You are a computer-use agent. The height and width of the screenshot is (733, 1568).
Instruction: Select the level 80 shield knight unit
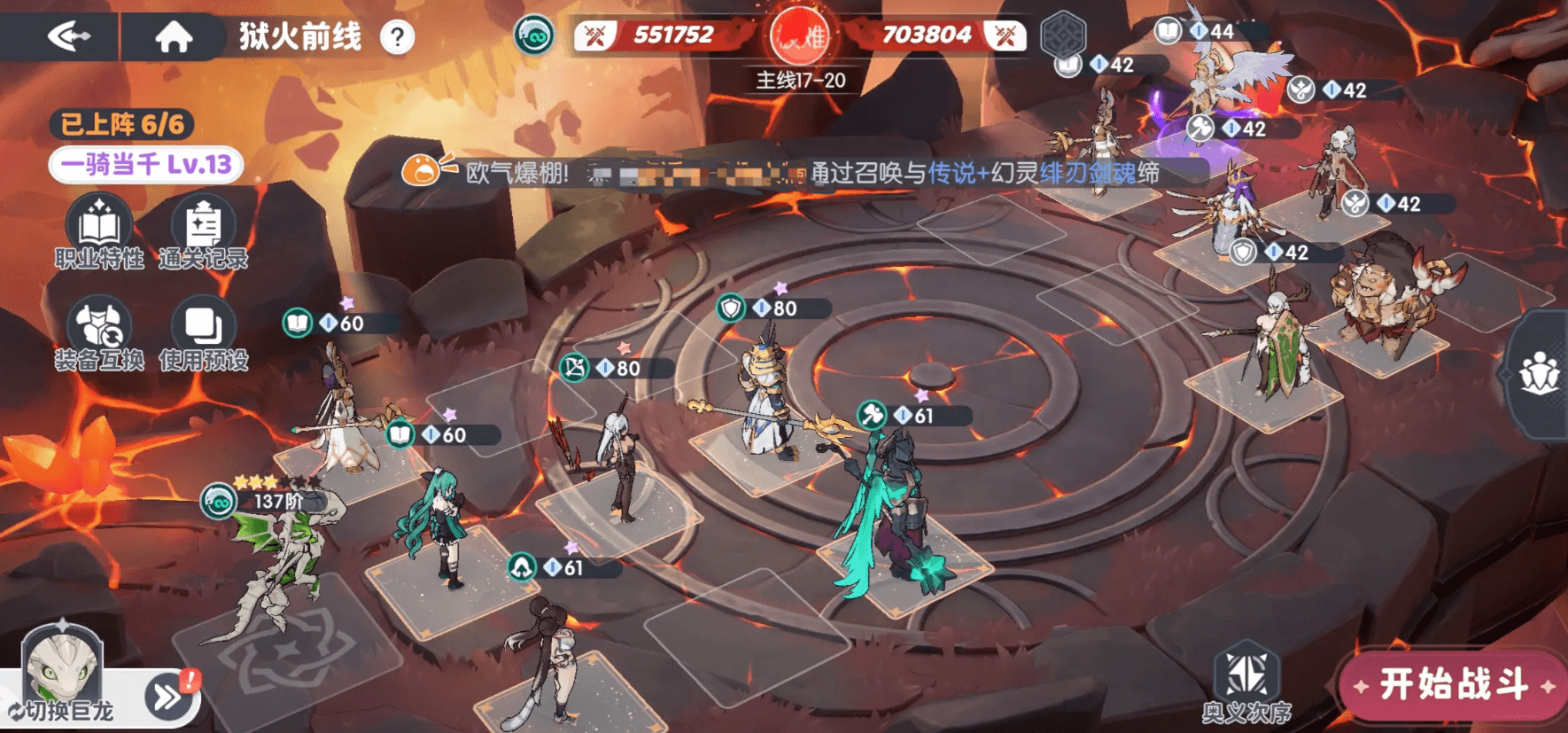point(764,390)
